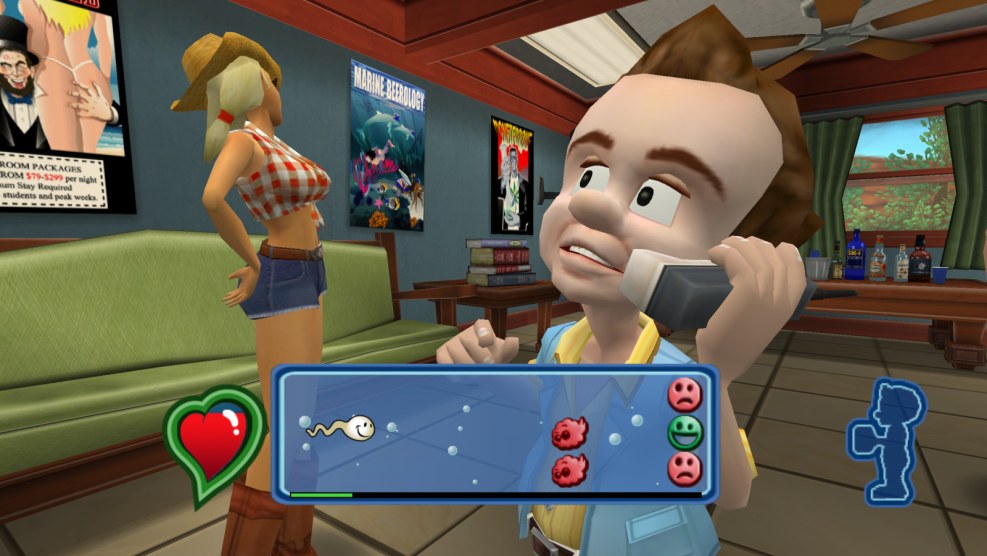The height and width of the screenshot is (556, 987).
Task: Select the blue Larry silhouette icon
Action: click(885, 440)
